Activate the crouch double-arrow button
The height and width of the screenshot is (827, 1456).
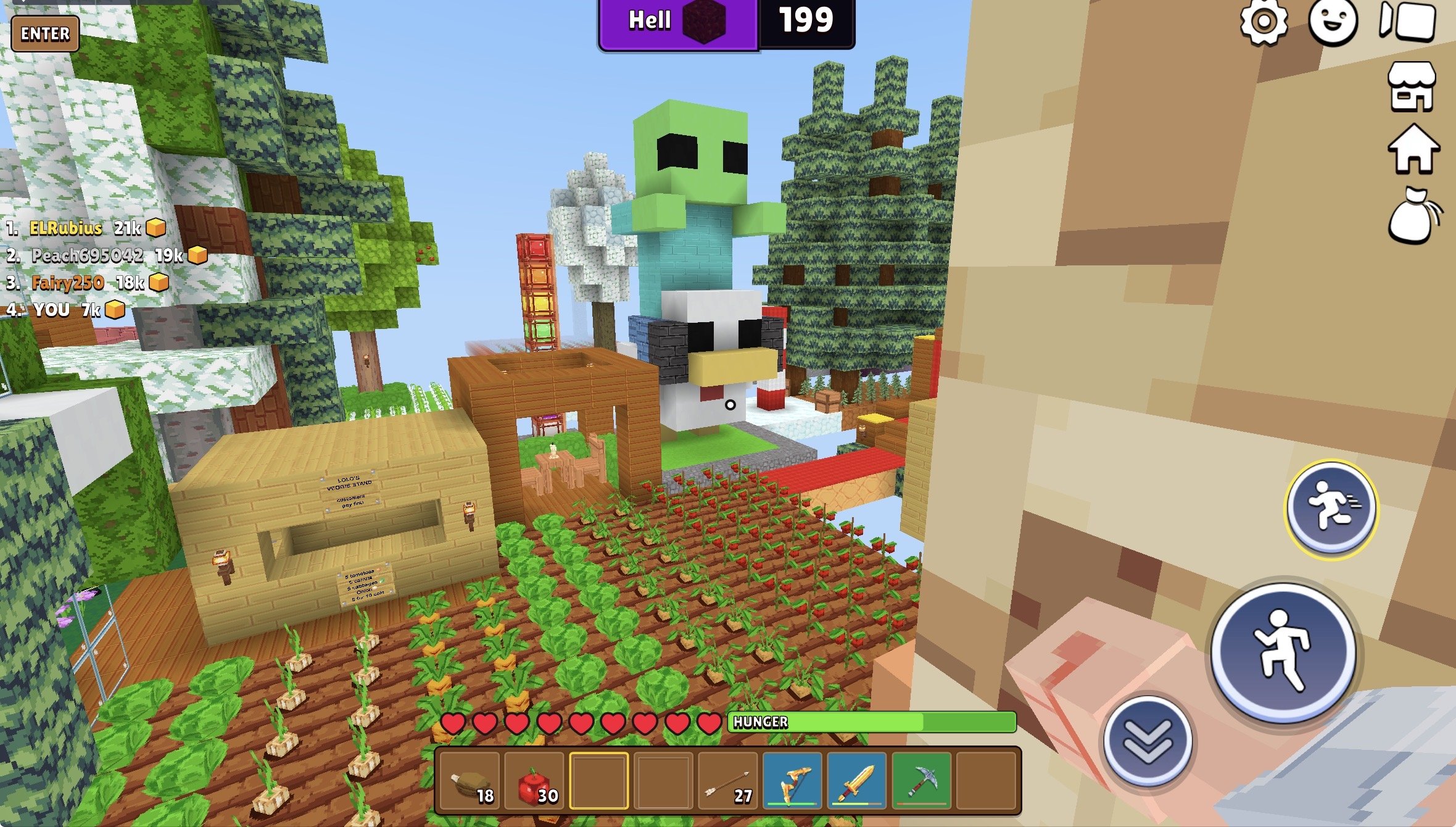[x=1148, y=741]
